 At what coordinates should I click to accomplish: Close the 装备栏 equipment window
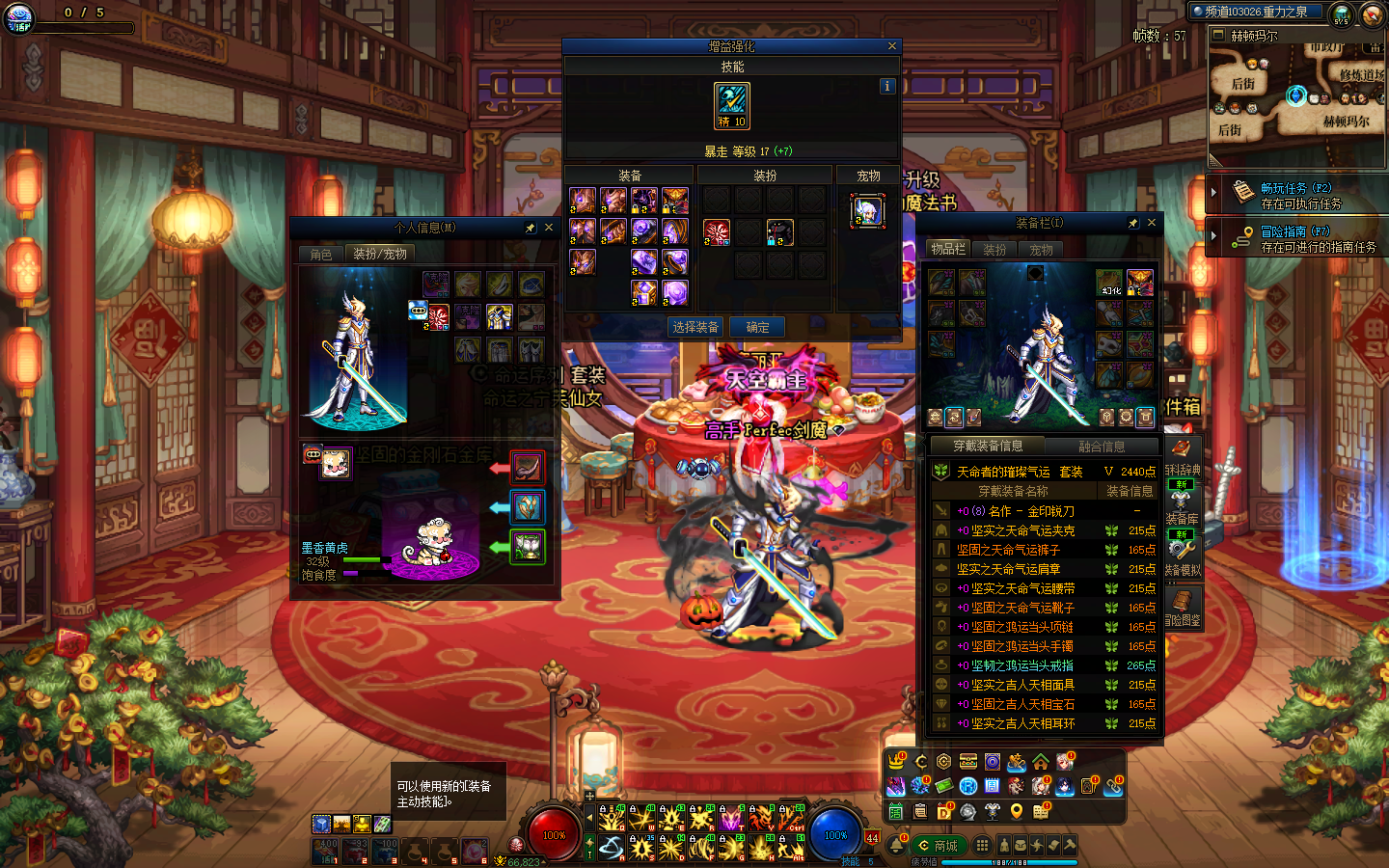(1152, 223)
